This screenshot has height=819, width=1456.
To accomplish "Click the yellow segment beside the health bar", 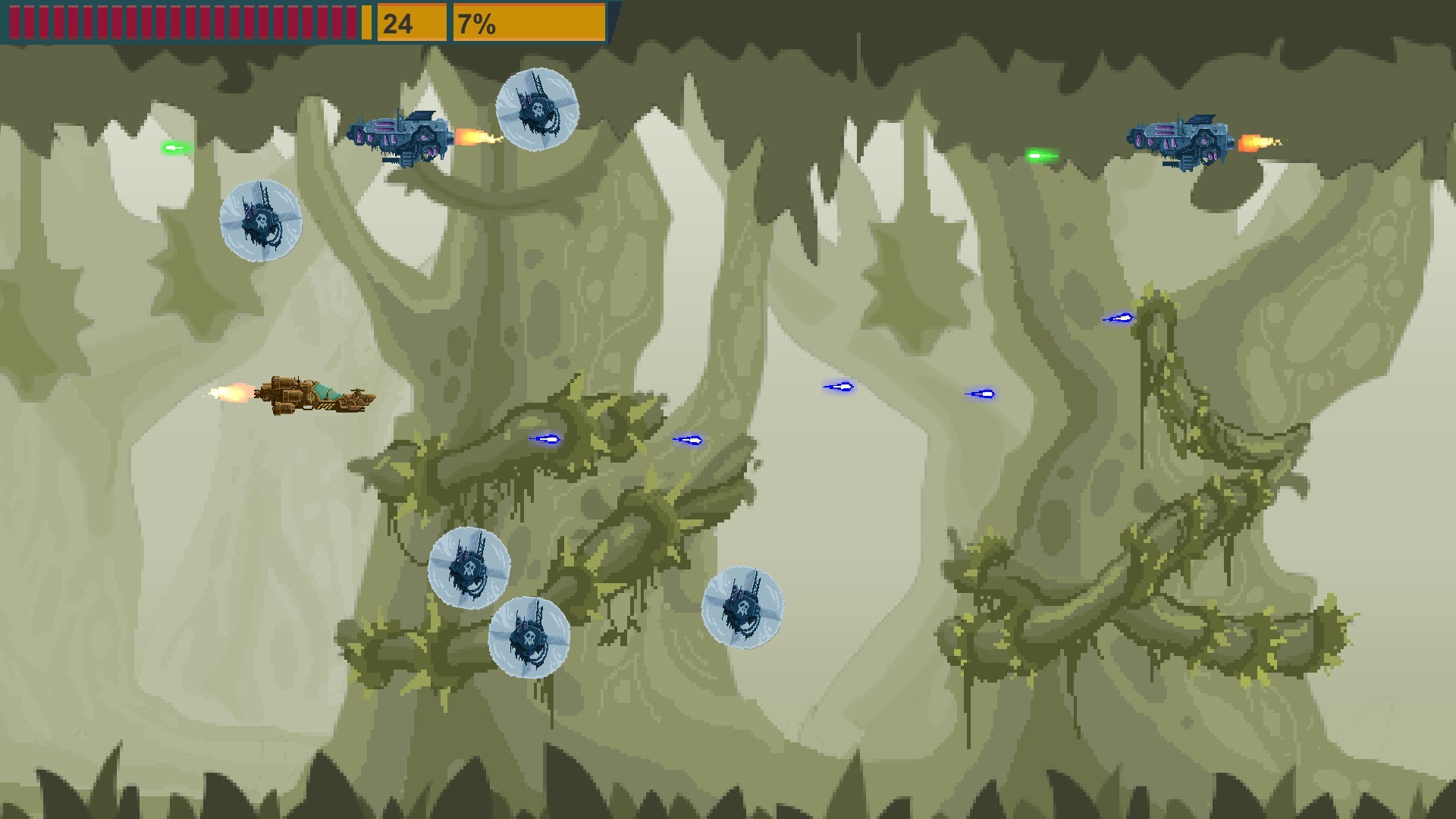I will [x=366, y=21].
